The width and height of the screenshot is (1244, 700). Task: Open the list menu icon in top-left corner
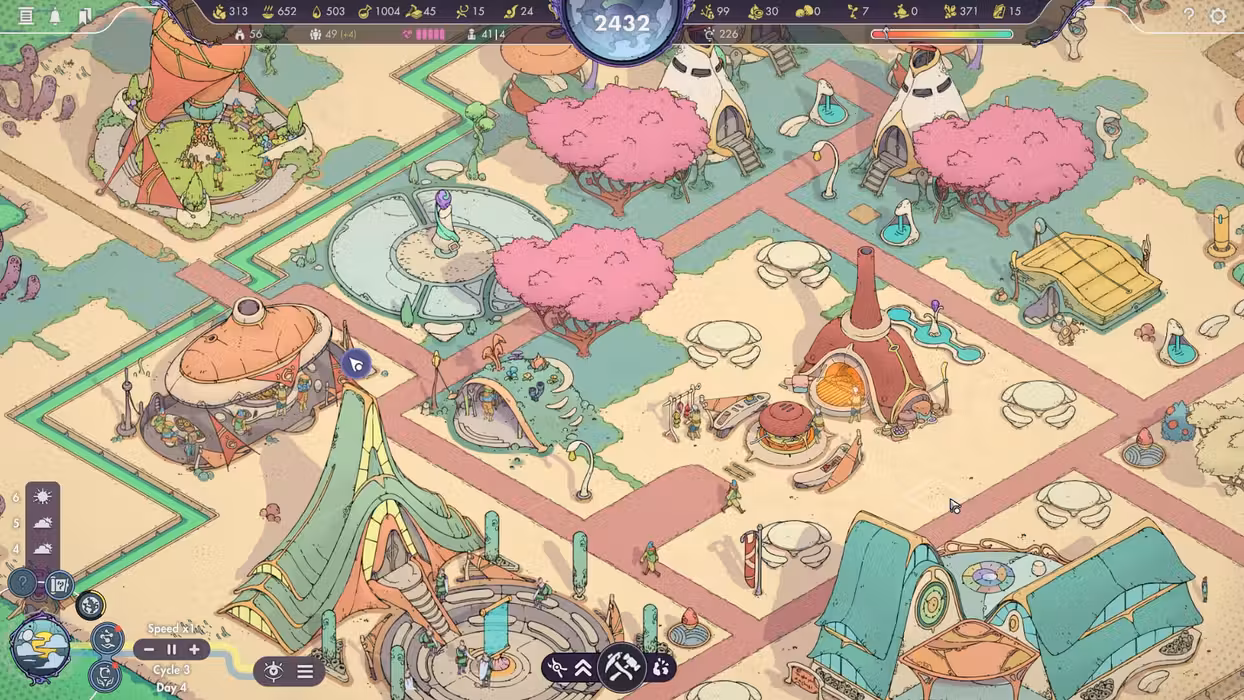[26, 16]
